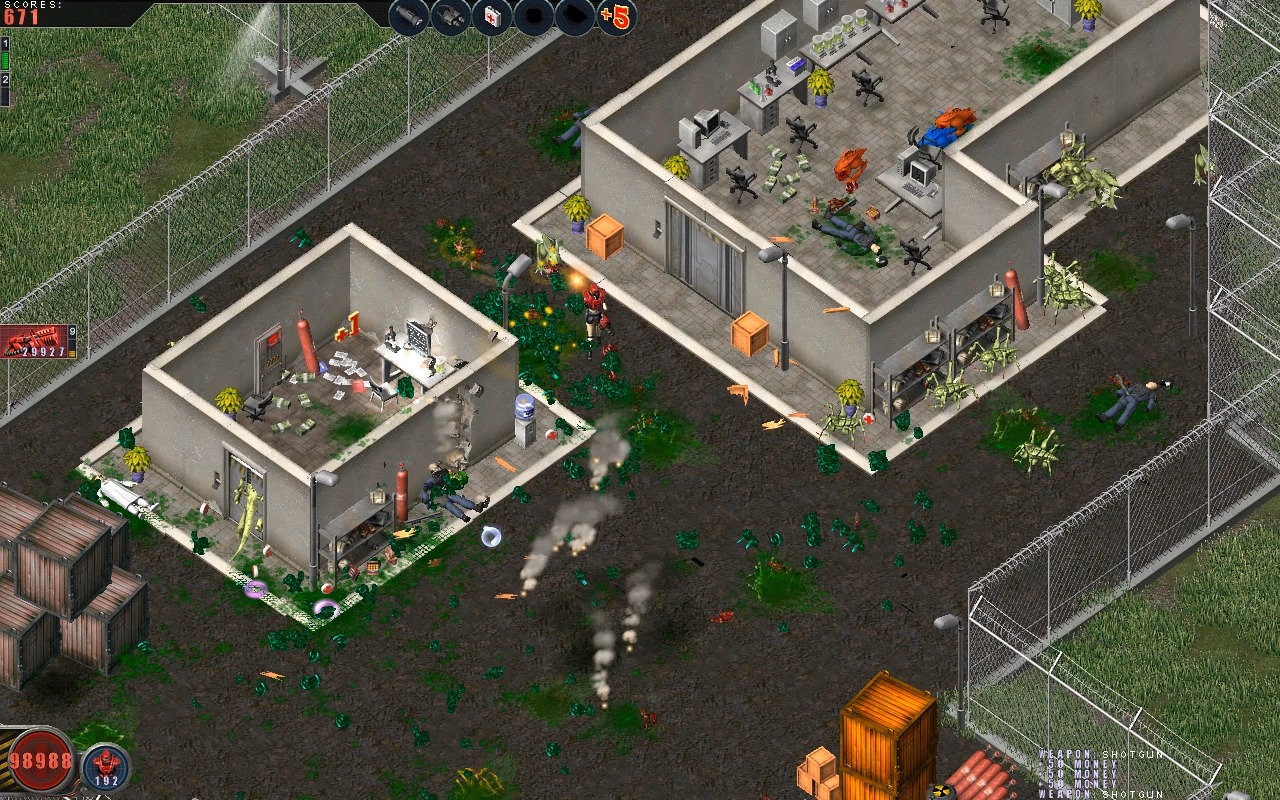This screenshot has width=1280, height=800.
Task: Select the red shotgun weapon panel
Action: tap(36, 342)
